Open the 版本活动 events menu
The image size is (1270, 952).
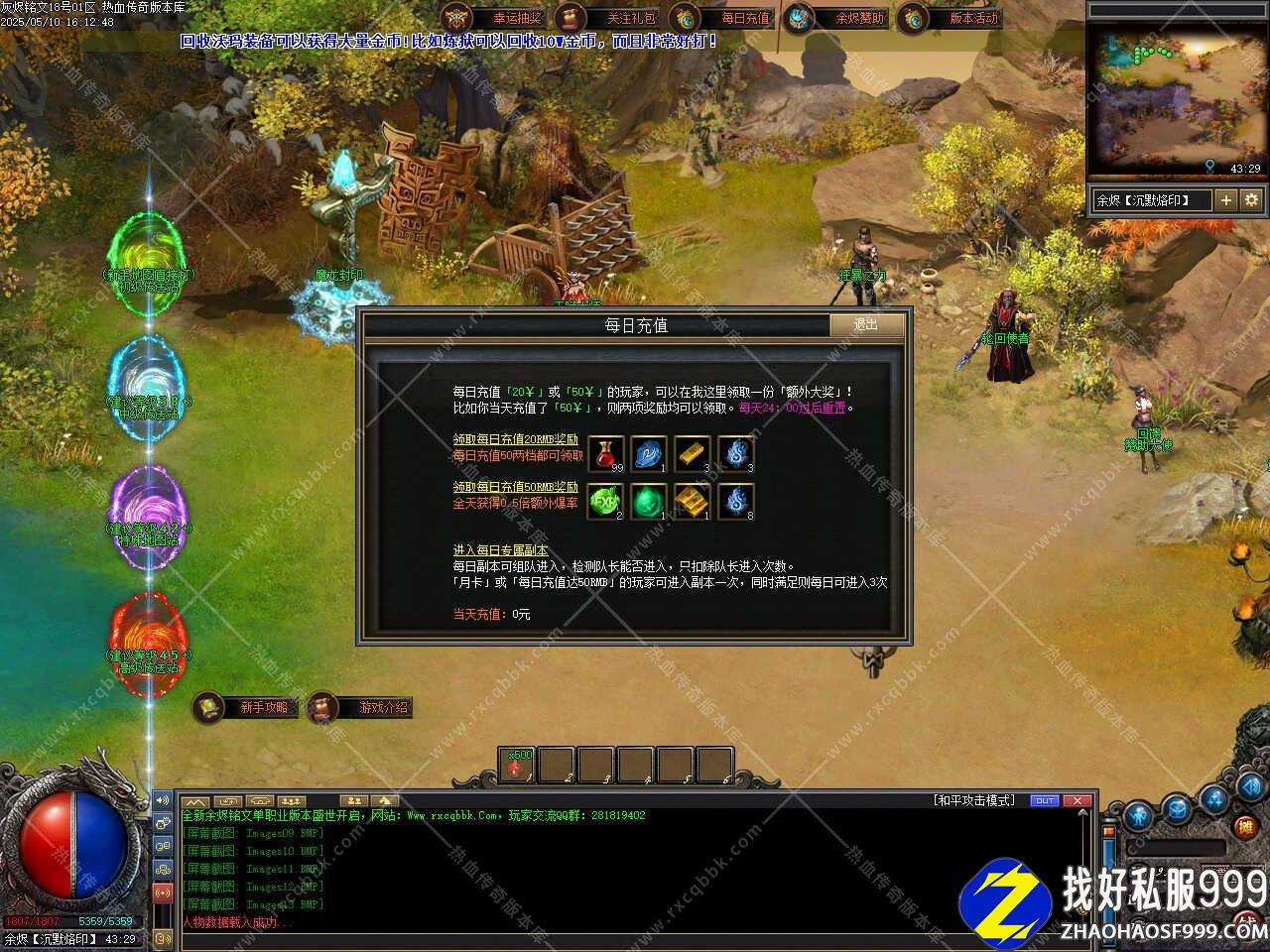[x=951, y=18]
